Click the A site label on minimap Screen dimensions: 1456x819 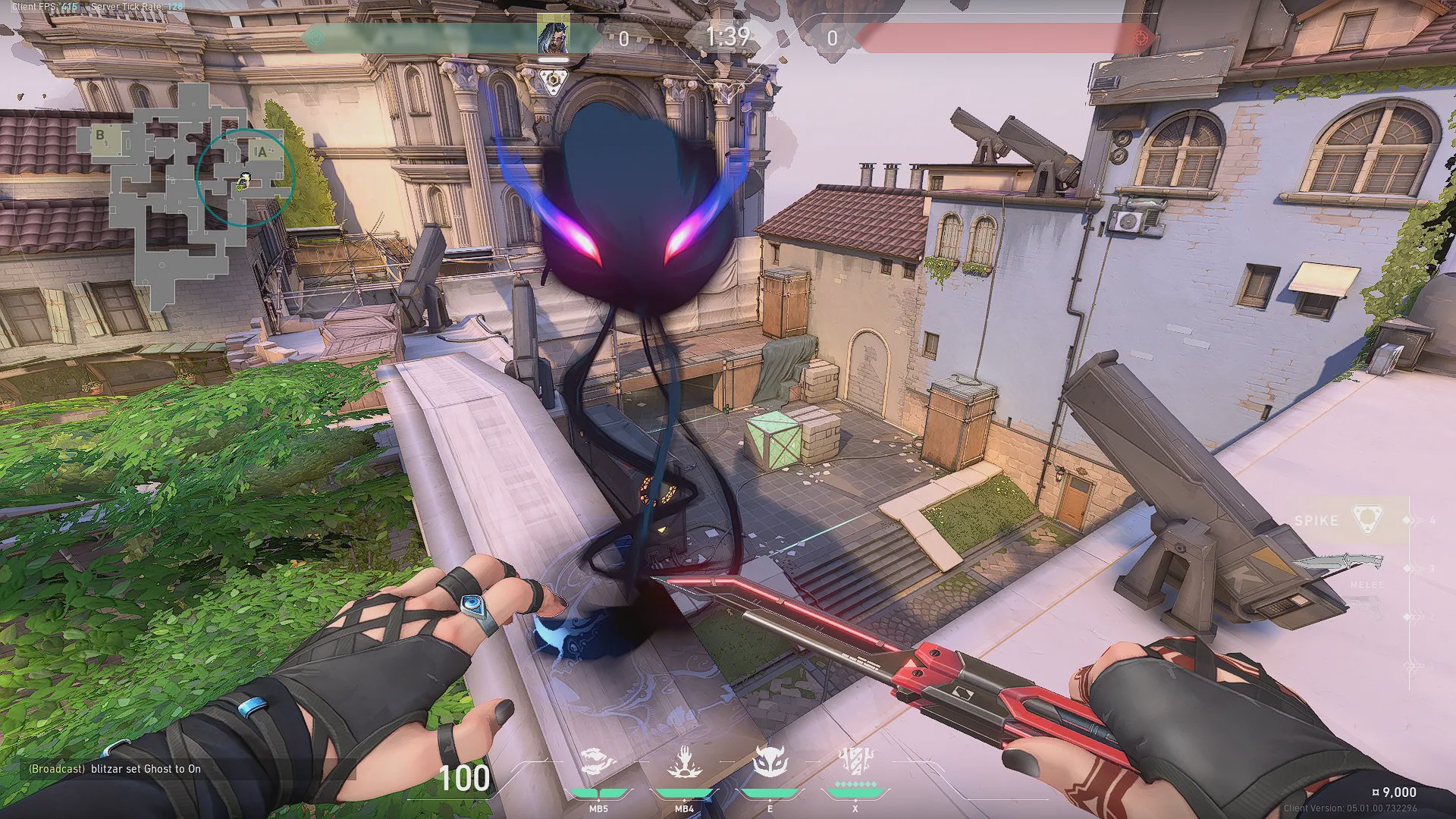point(262,152)
